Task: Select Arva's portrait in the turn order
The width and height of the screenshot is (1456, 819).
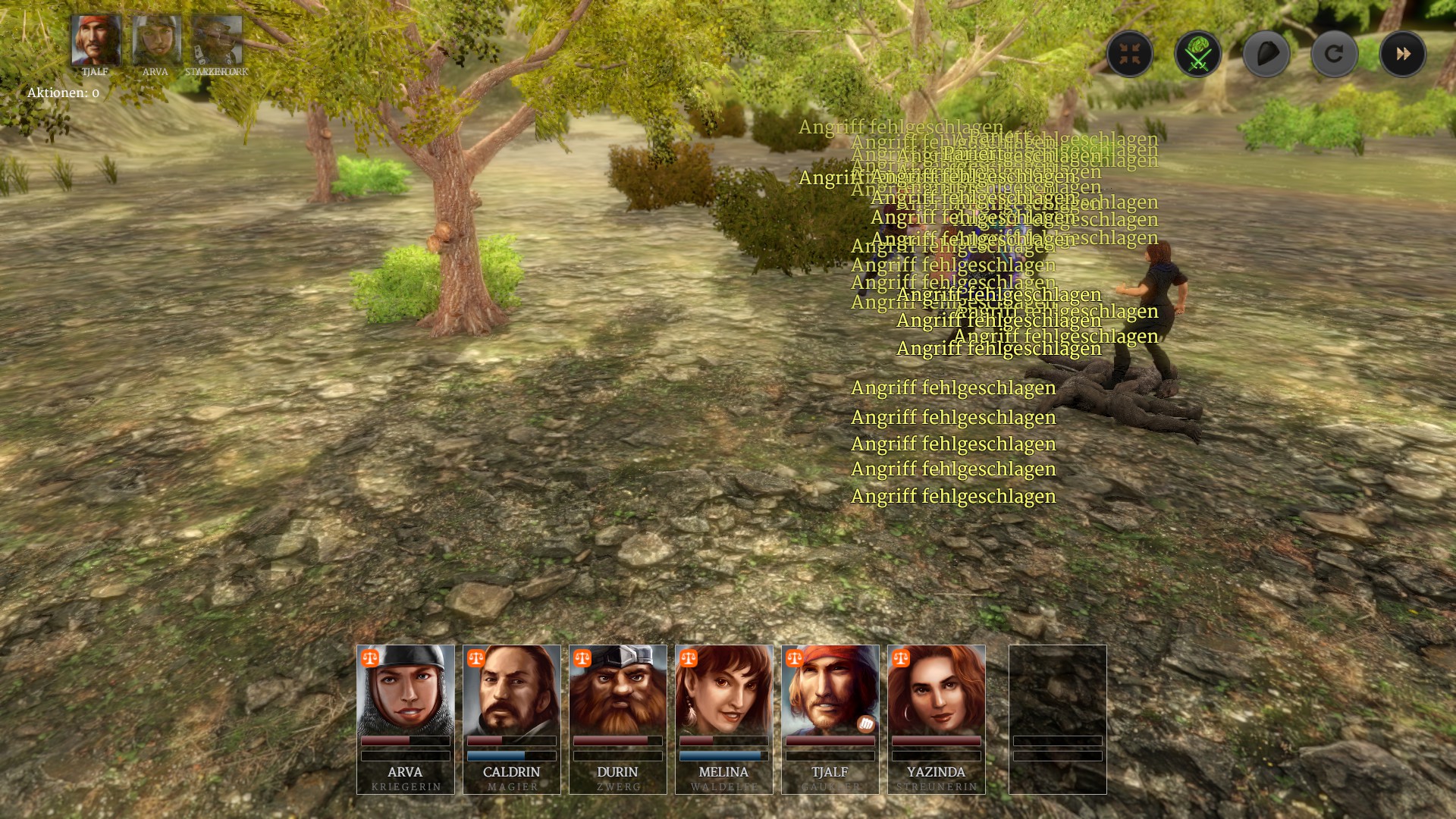Action: [156, 40]
